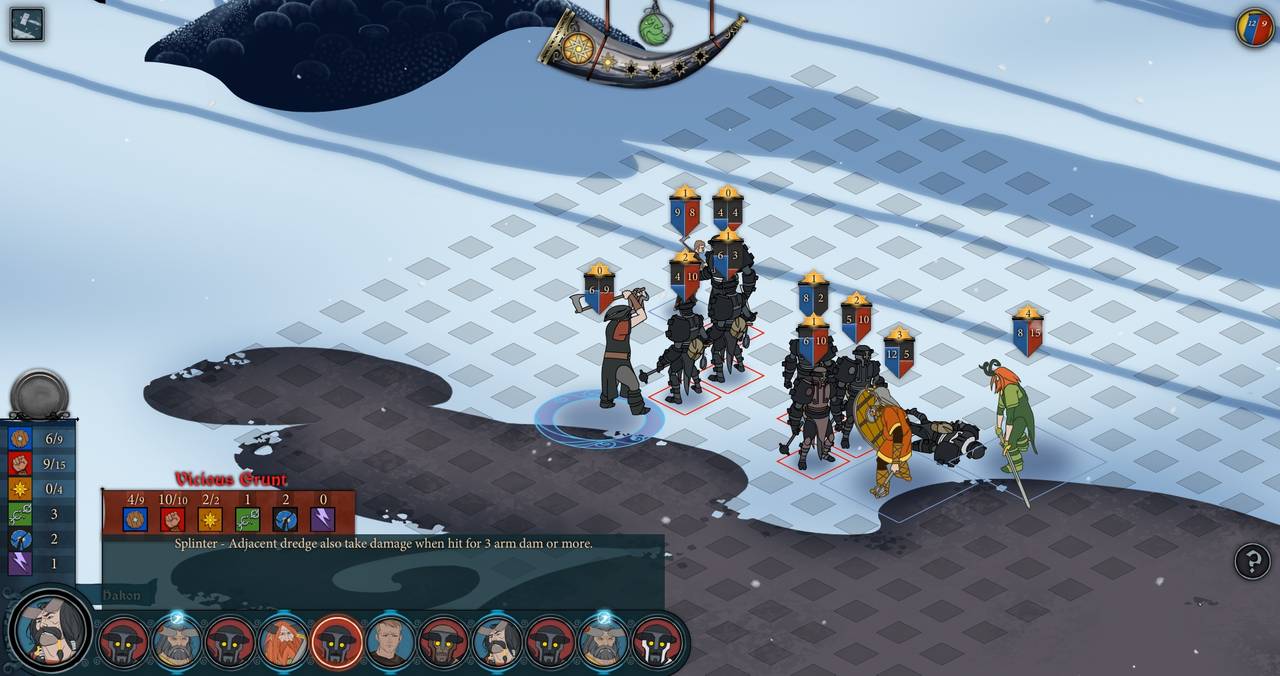The width and height of the screenshot is (1280, 676).
Task: Select the red-bearded varl portrait in turn order
Action: point(284,642)
